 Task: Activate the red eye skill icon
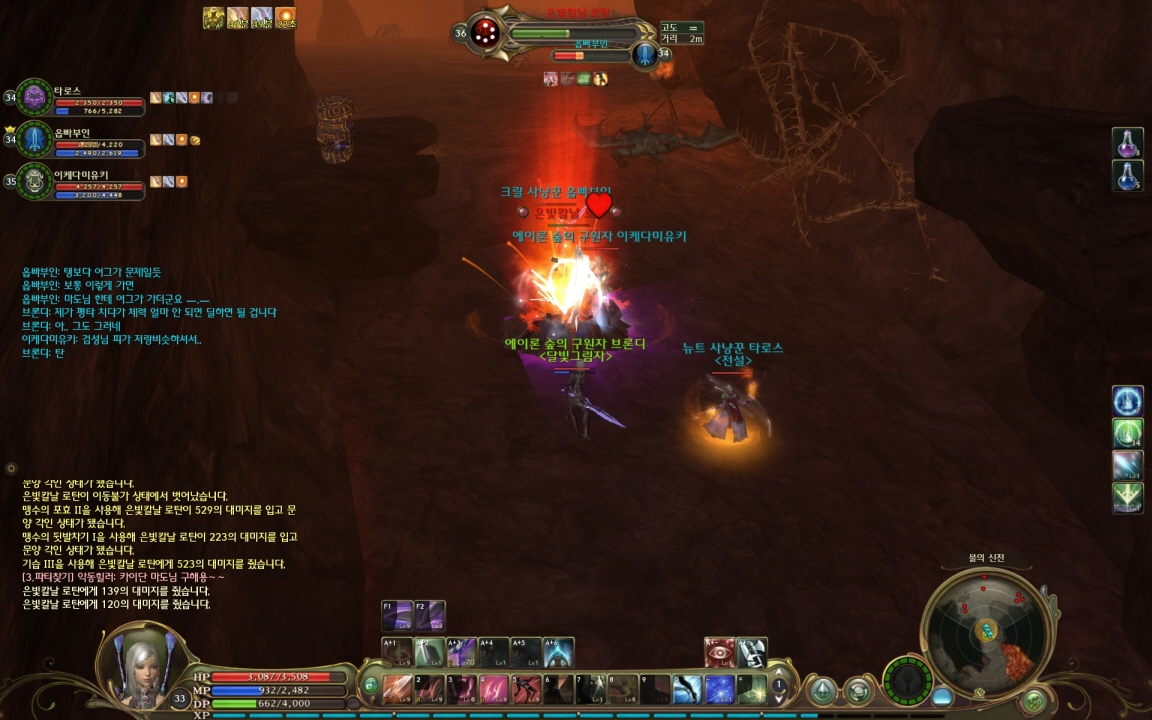point(719,652)
